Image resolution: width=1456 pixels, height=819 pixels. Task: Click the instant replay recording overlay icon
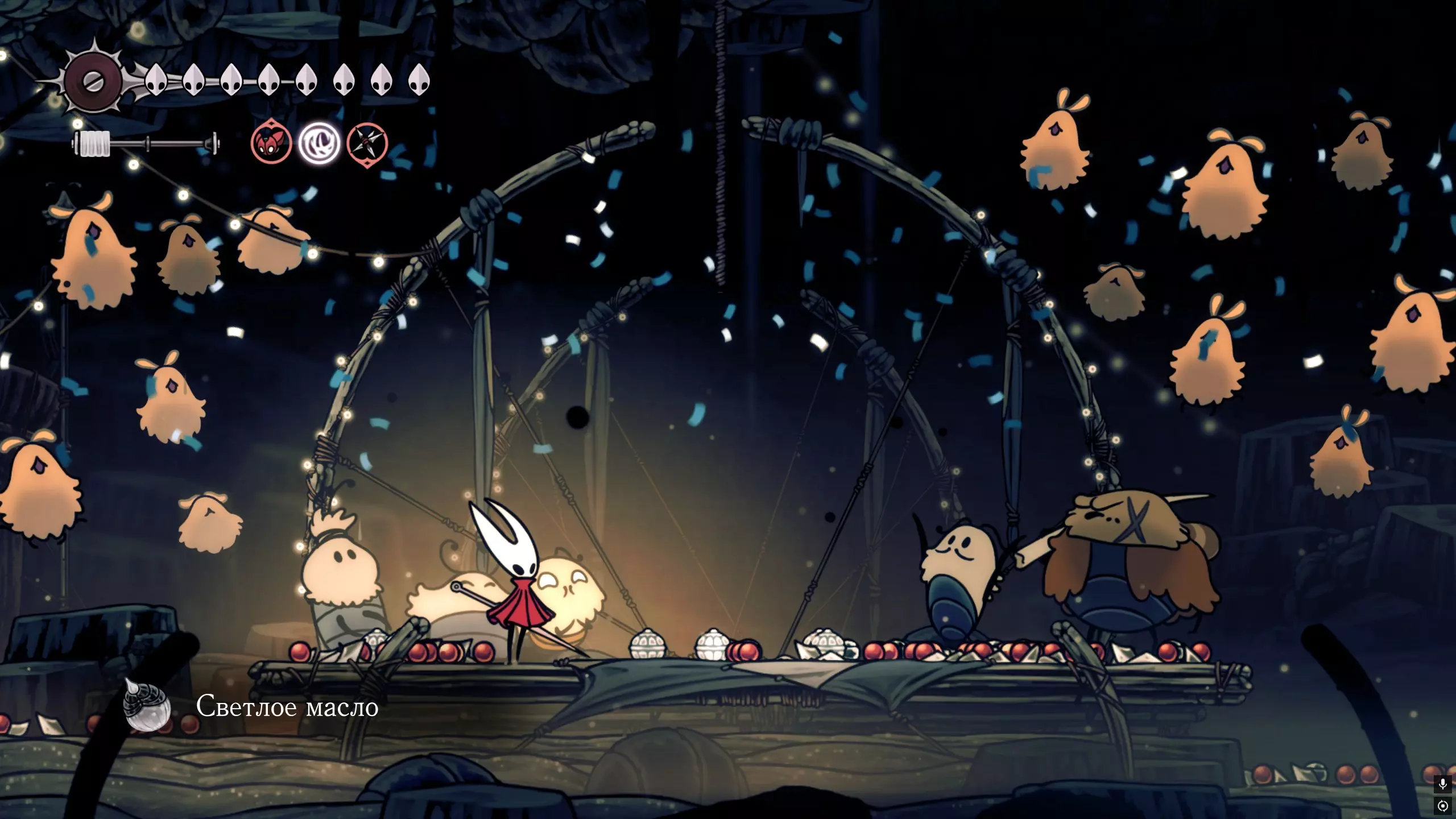point(1442,806)
